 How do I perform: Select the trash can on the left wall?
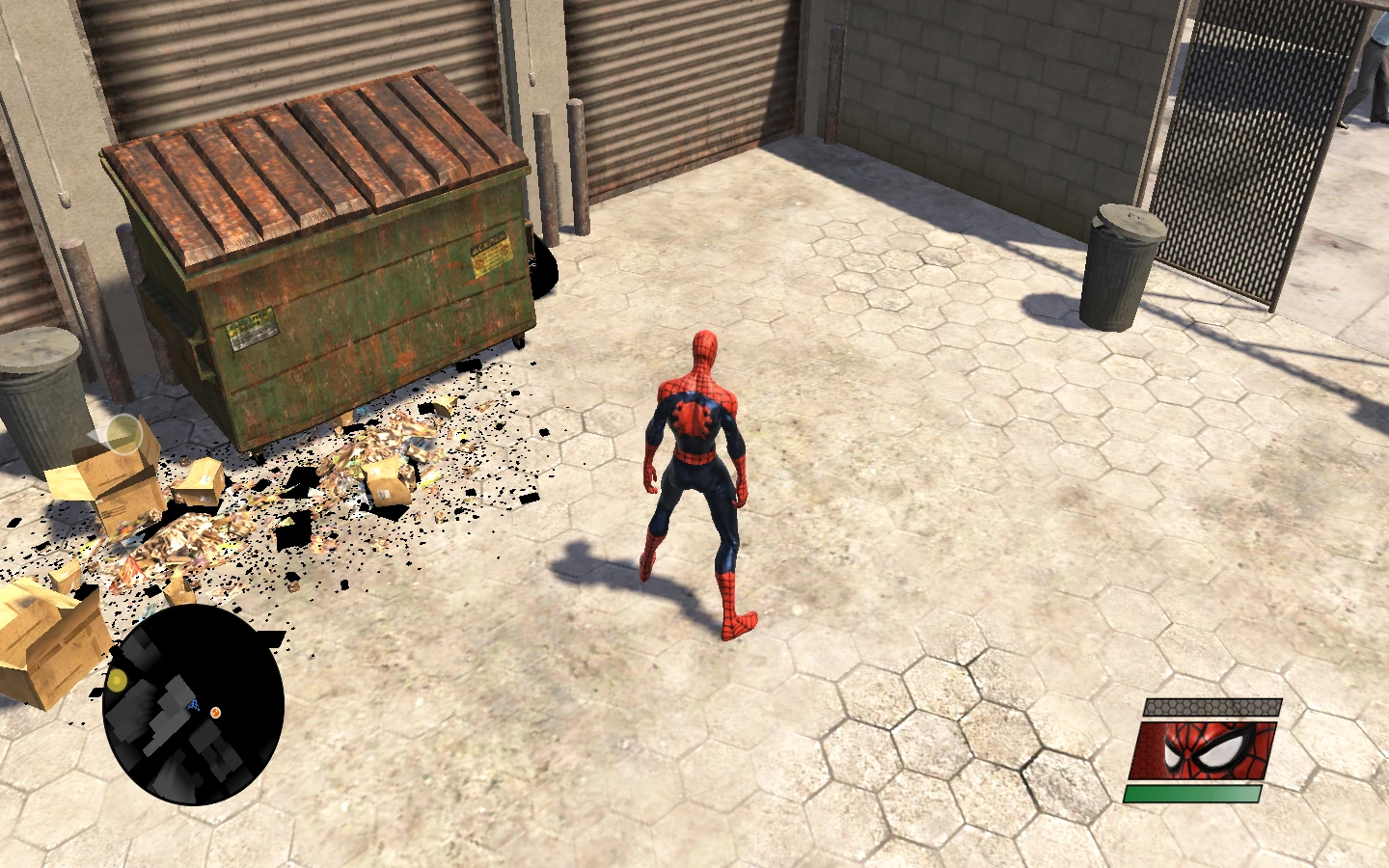click(x=43, y=395)
